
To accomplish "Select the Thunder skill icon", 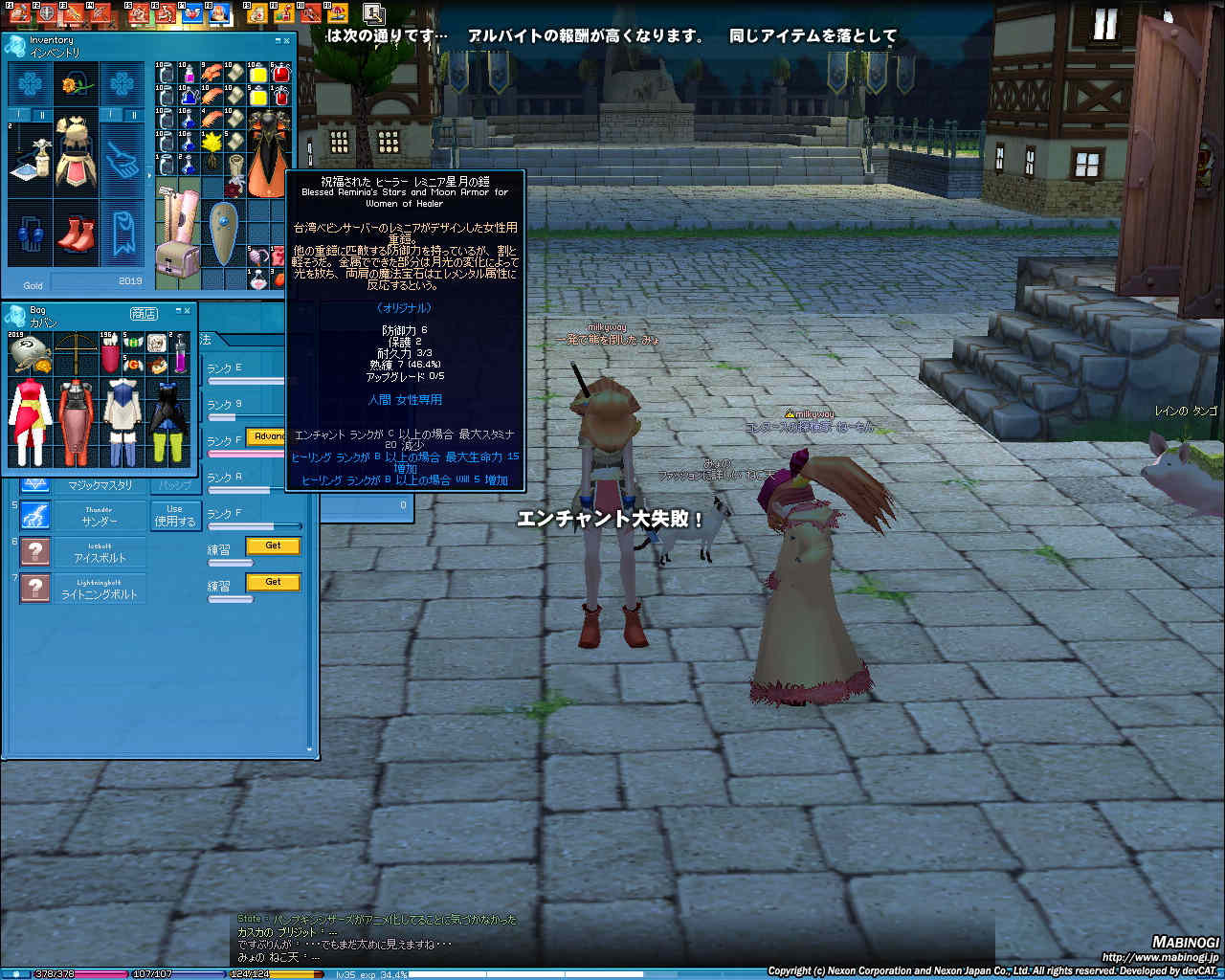I will tap(35, 514).
